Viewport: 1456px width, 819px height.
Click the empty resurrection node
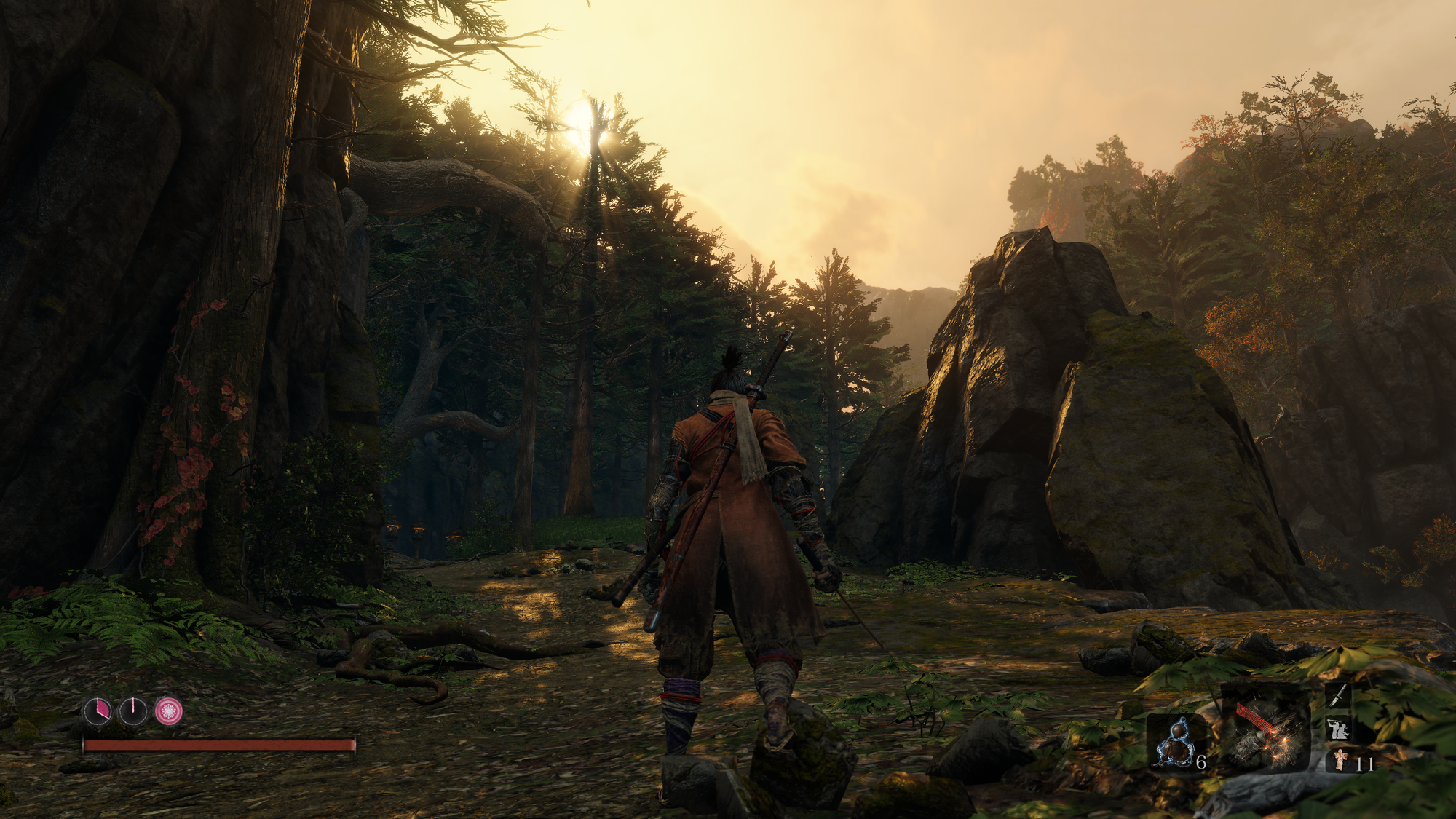coord(133,711)
